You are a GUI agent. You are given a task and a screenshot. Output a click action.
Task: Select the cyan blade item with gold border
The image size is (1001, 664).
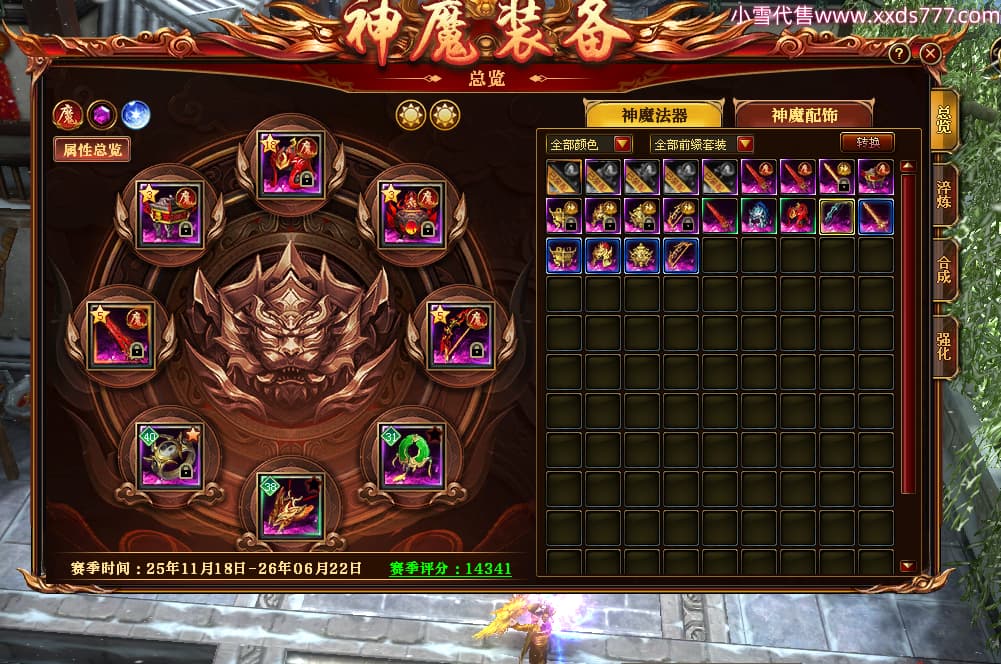tap(837, 216)
